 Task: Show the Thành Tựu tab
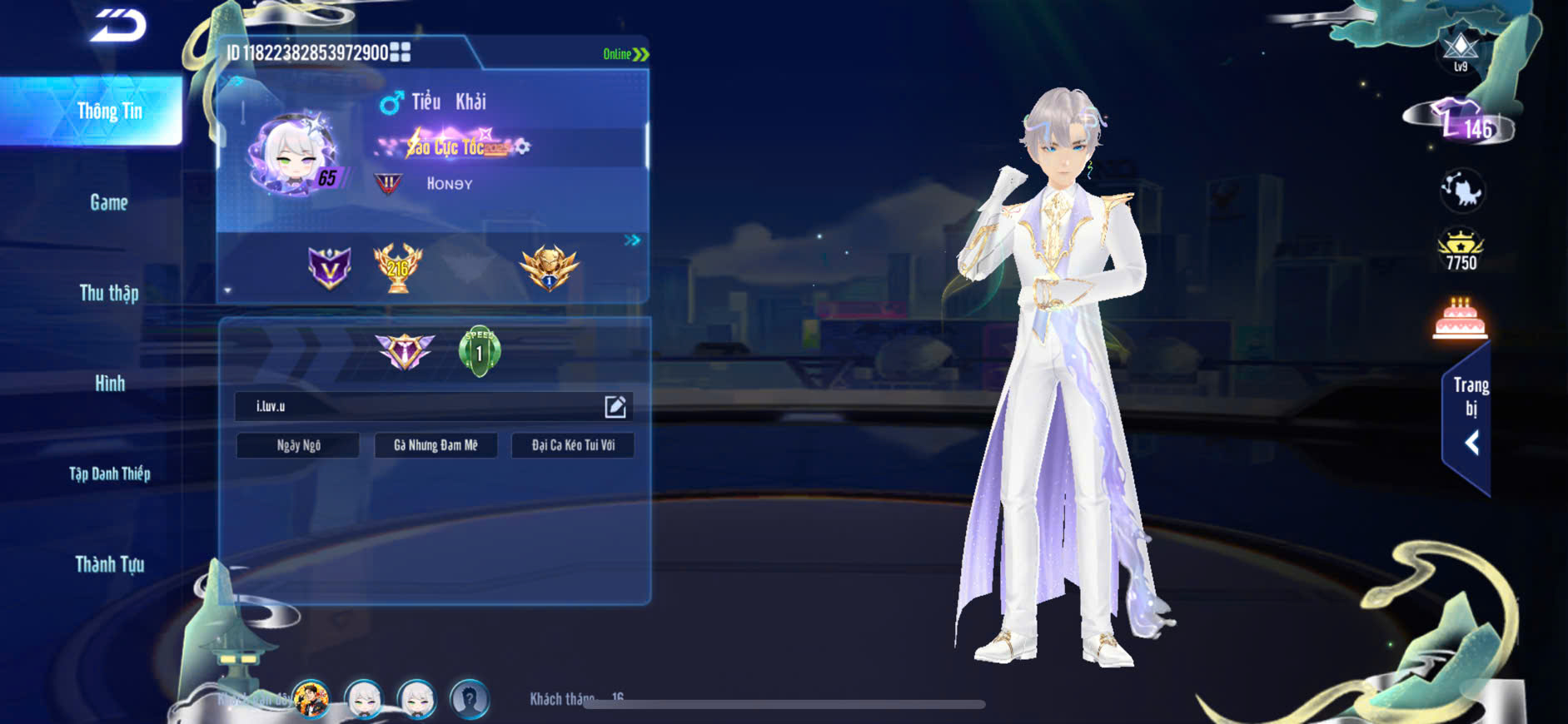tap(109, 565)
